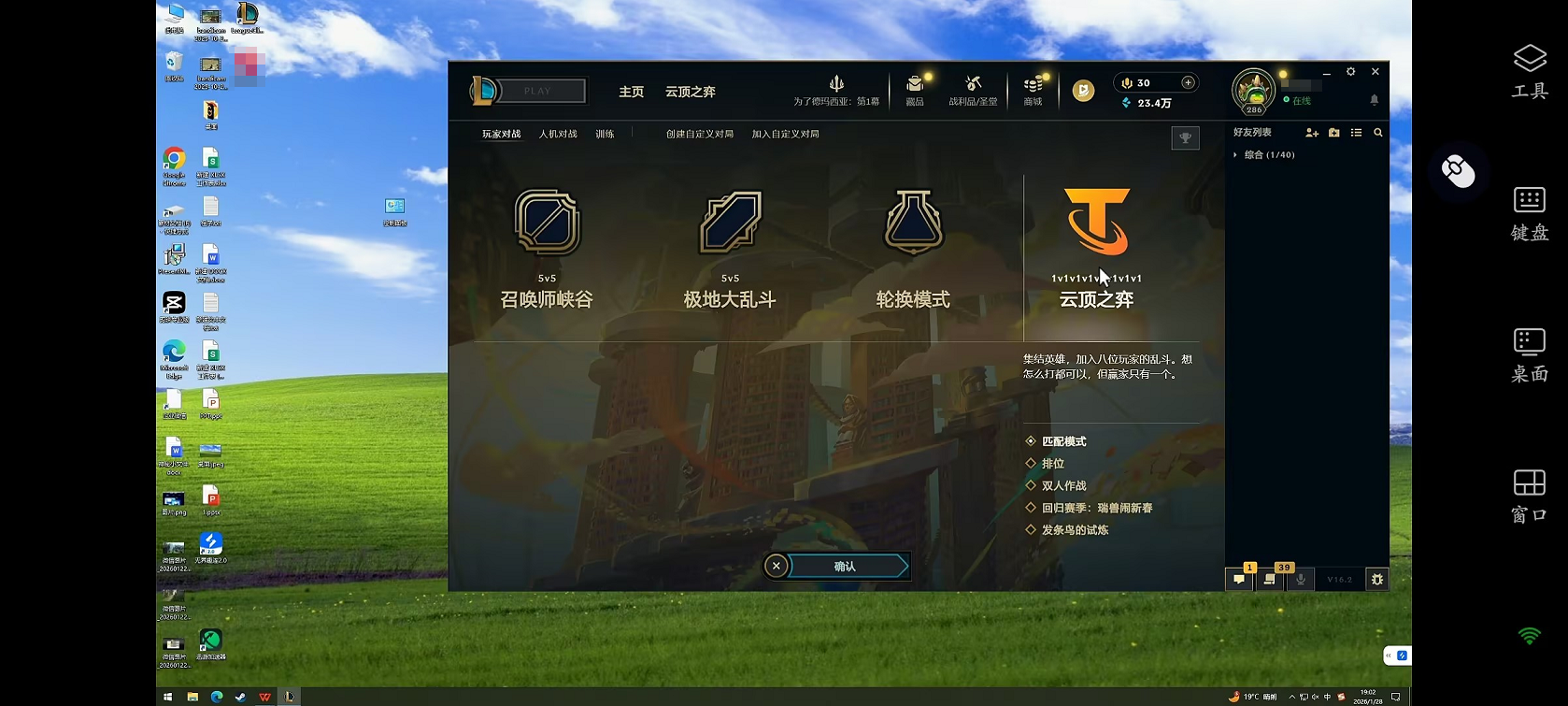Open the friends list view options icon
Screen dimensions: 1568x706
tap(1357, 133)
